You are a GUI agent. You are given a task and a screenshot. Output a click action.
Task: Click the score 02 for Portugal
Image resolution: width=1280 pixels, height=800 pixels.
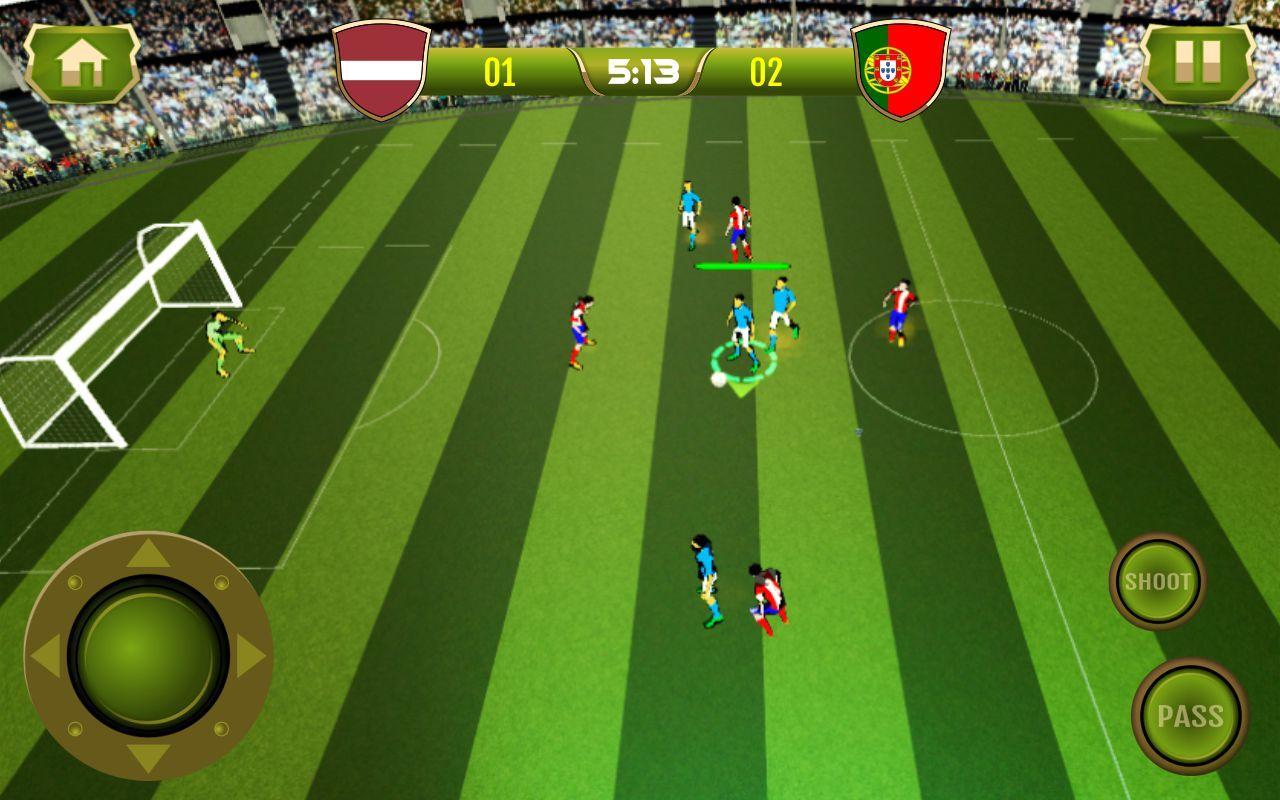click(x=768, y=72)
